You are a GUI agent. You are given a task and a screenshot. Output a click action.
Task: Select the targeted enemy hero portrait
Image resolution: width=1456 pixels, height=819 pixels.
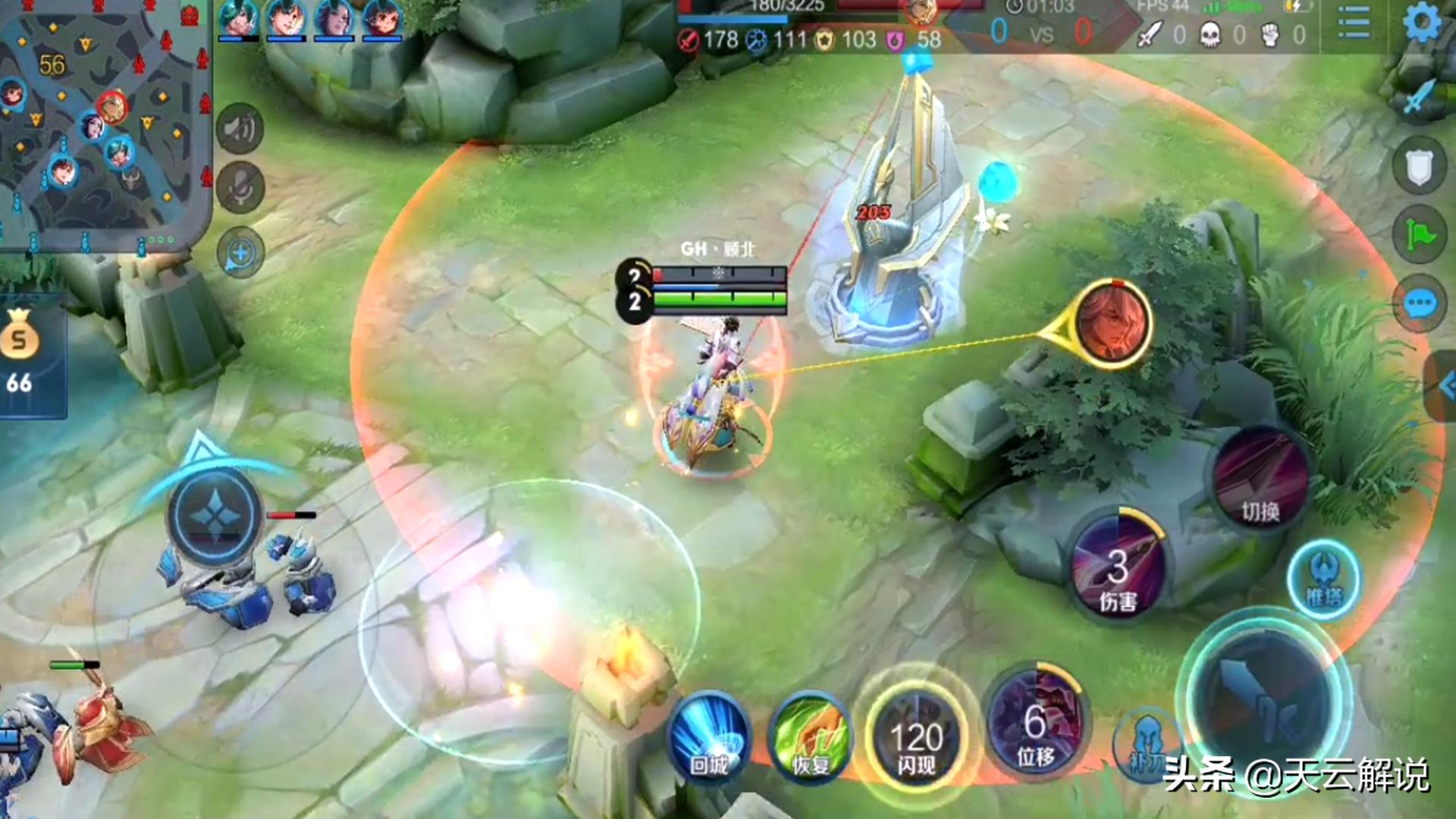(x=1112, y=325)
